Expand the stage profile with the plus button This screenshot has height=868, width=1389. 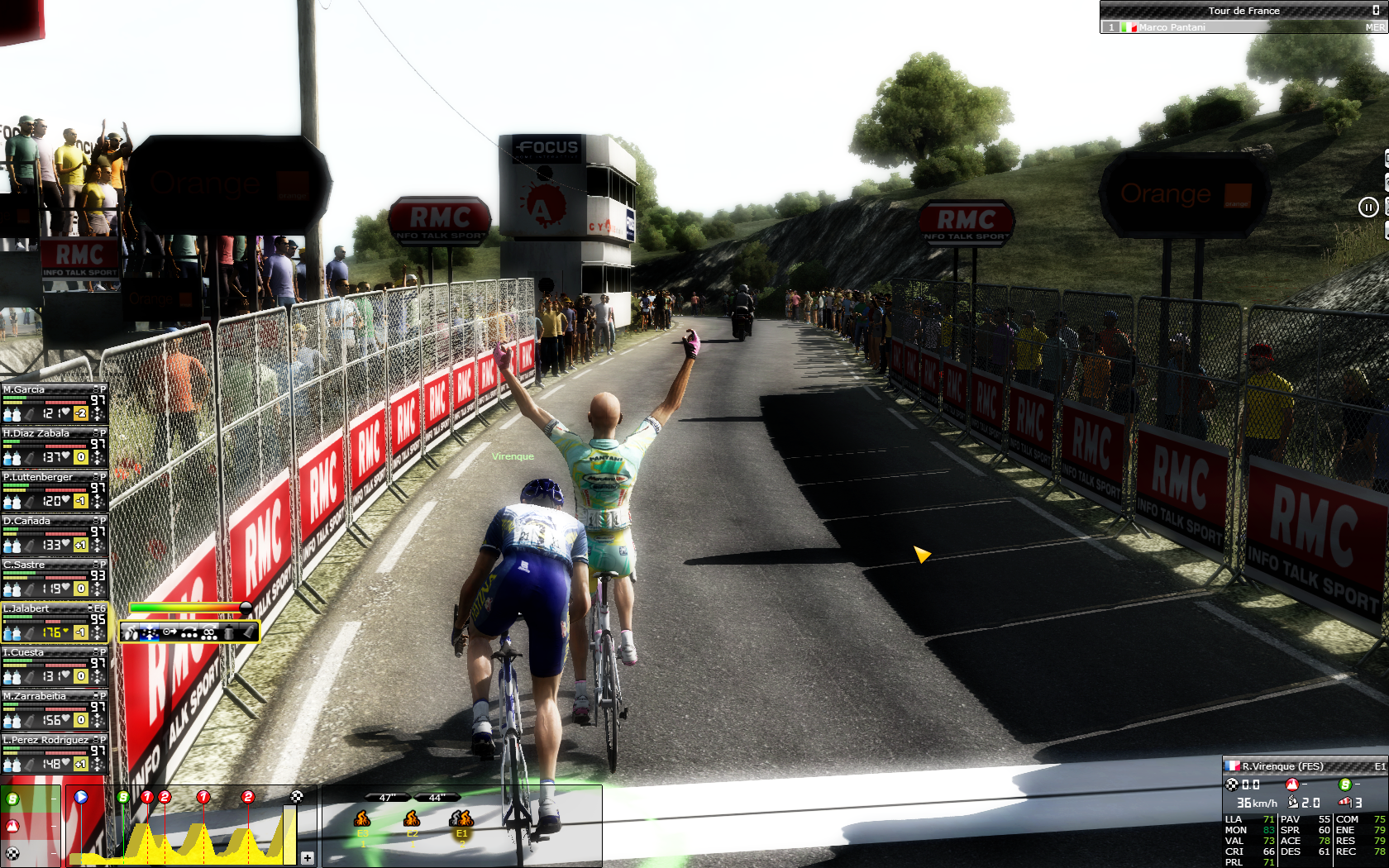[308, 857]
